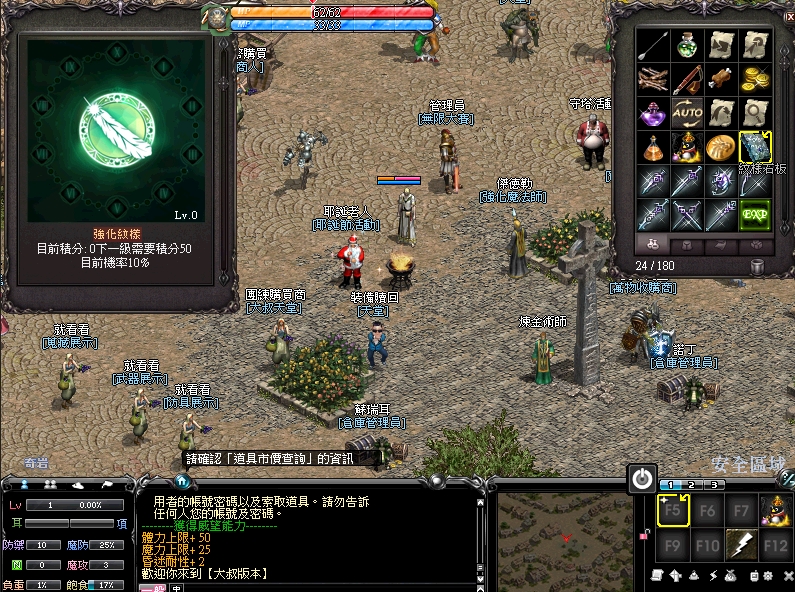Activate the lightning bolt skill slot
Screen dimensions: 795x592
click(741, 545)
